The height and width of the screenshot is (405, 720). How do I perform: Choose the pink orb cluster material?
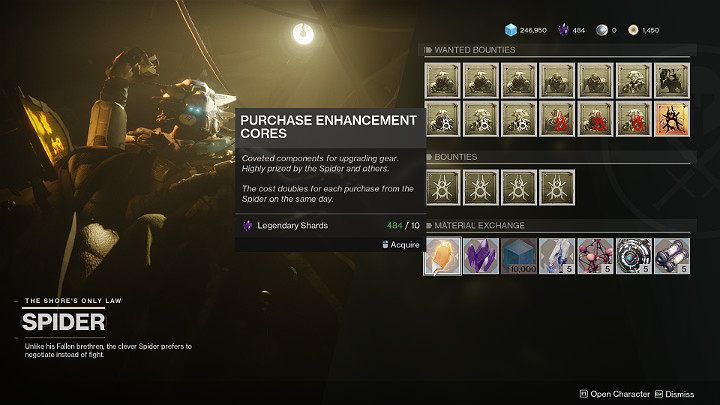595,255
